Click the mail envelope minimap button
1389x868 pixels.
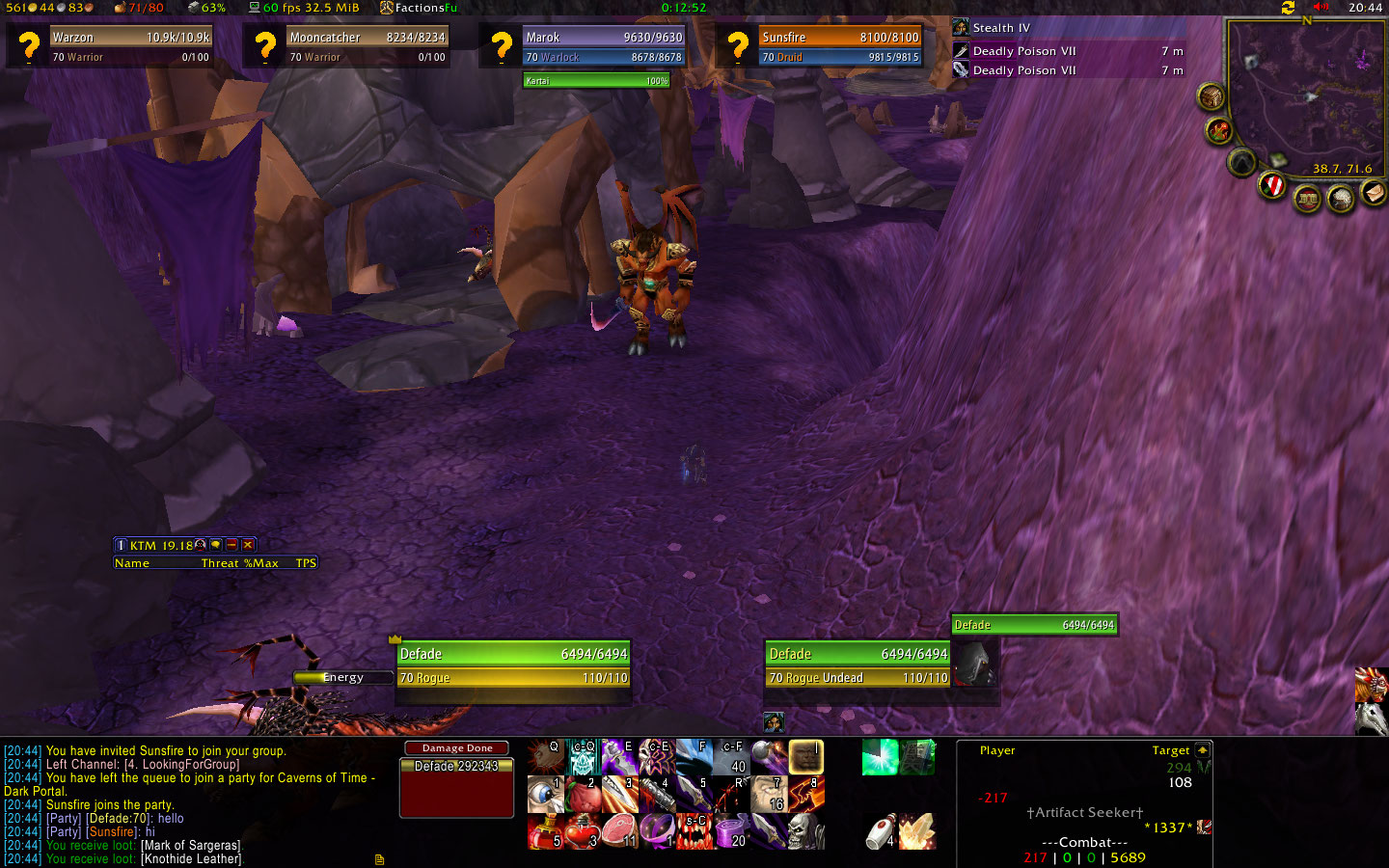[1373, 194]
